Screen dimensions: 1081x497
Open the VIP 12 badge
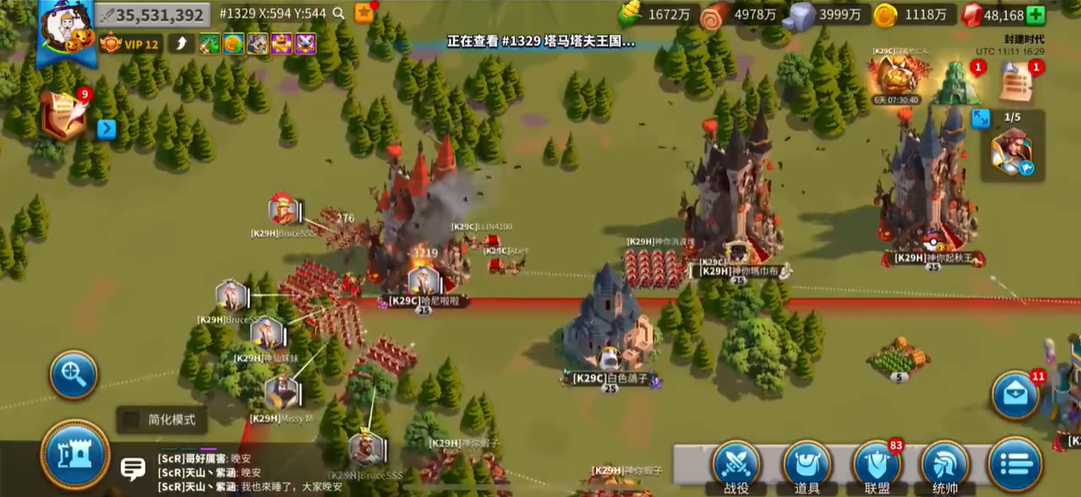[130, 44]
